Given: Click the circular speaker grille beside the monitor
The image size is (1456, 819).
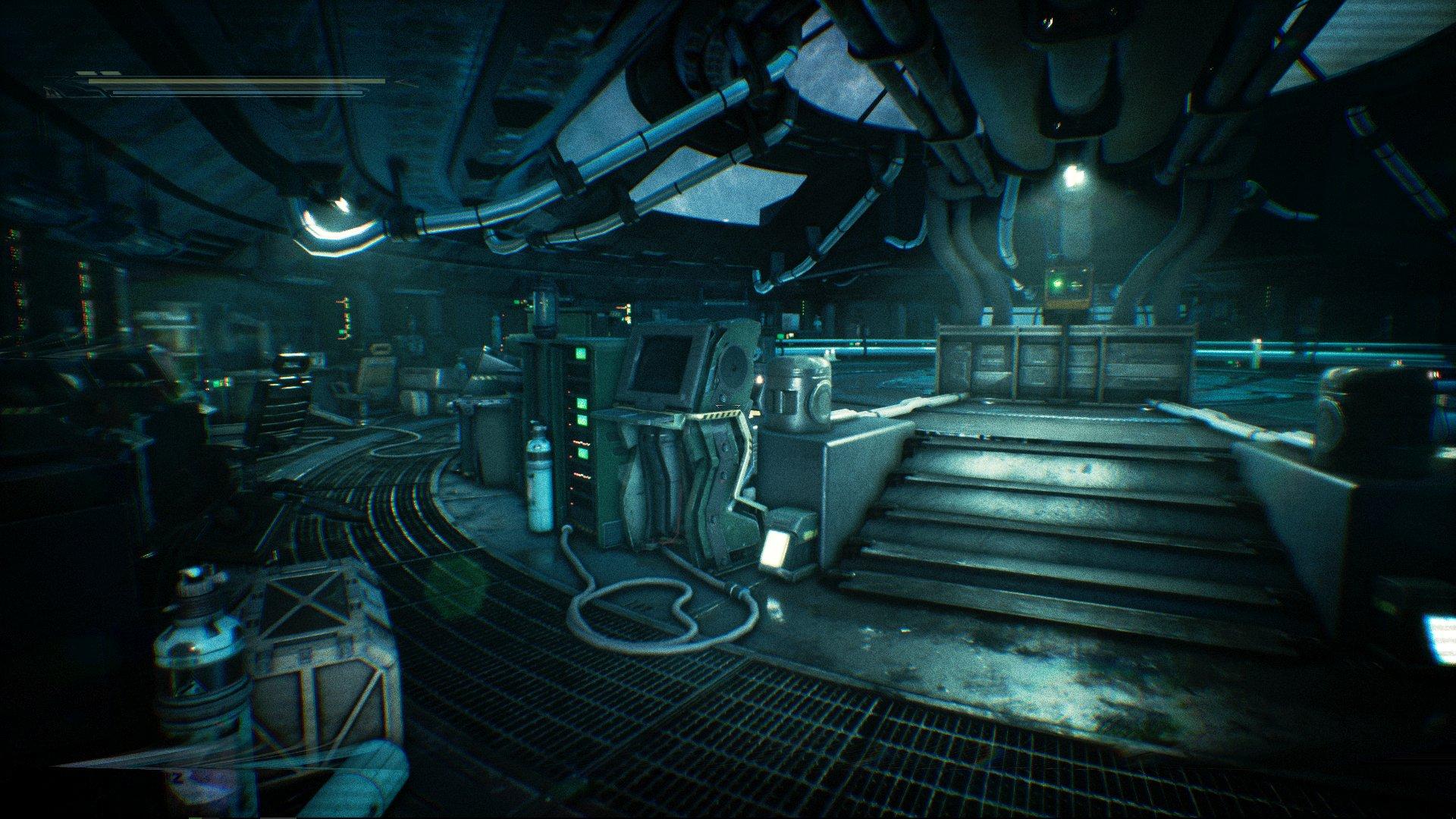Looking at the screenshot, I should pyautogui.click(x=733, y=366).
